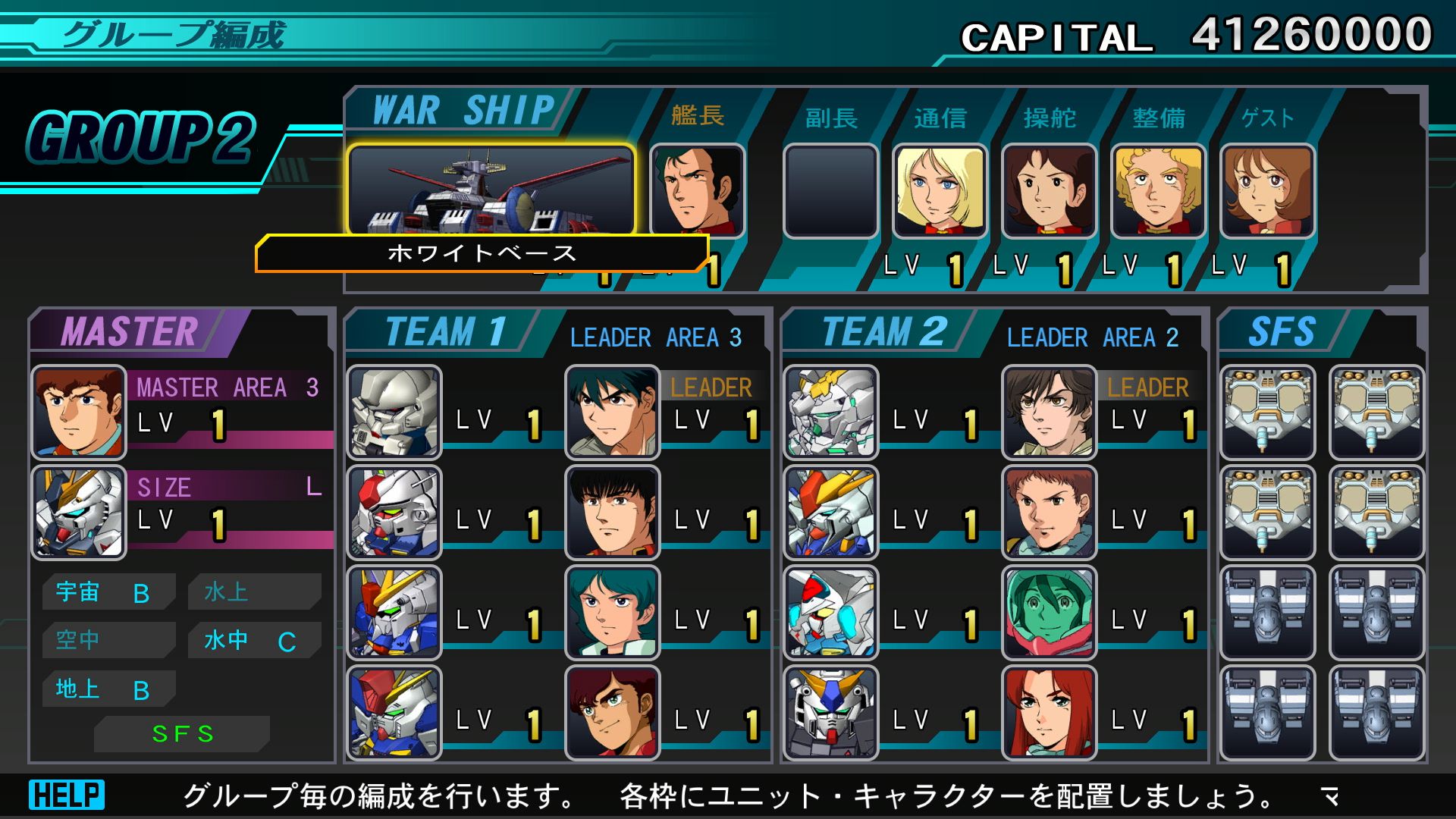Select the empty vice-captain slot
The height and width of the screenshot is (819, 1456).
(x=830, y=191)
